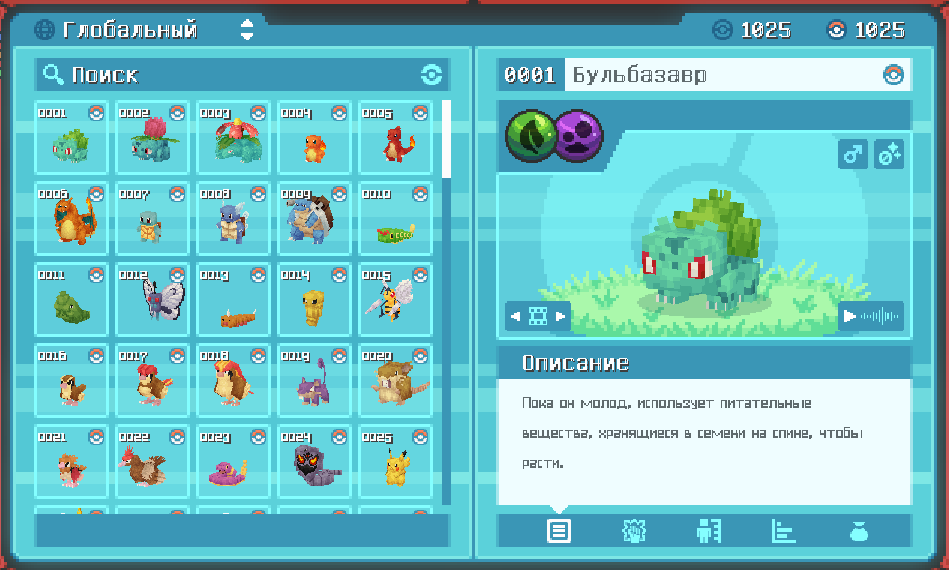The image size is (949, 570).
Task: Switch to the description page tab
Action: (559, 531)
